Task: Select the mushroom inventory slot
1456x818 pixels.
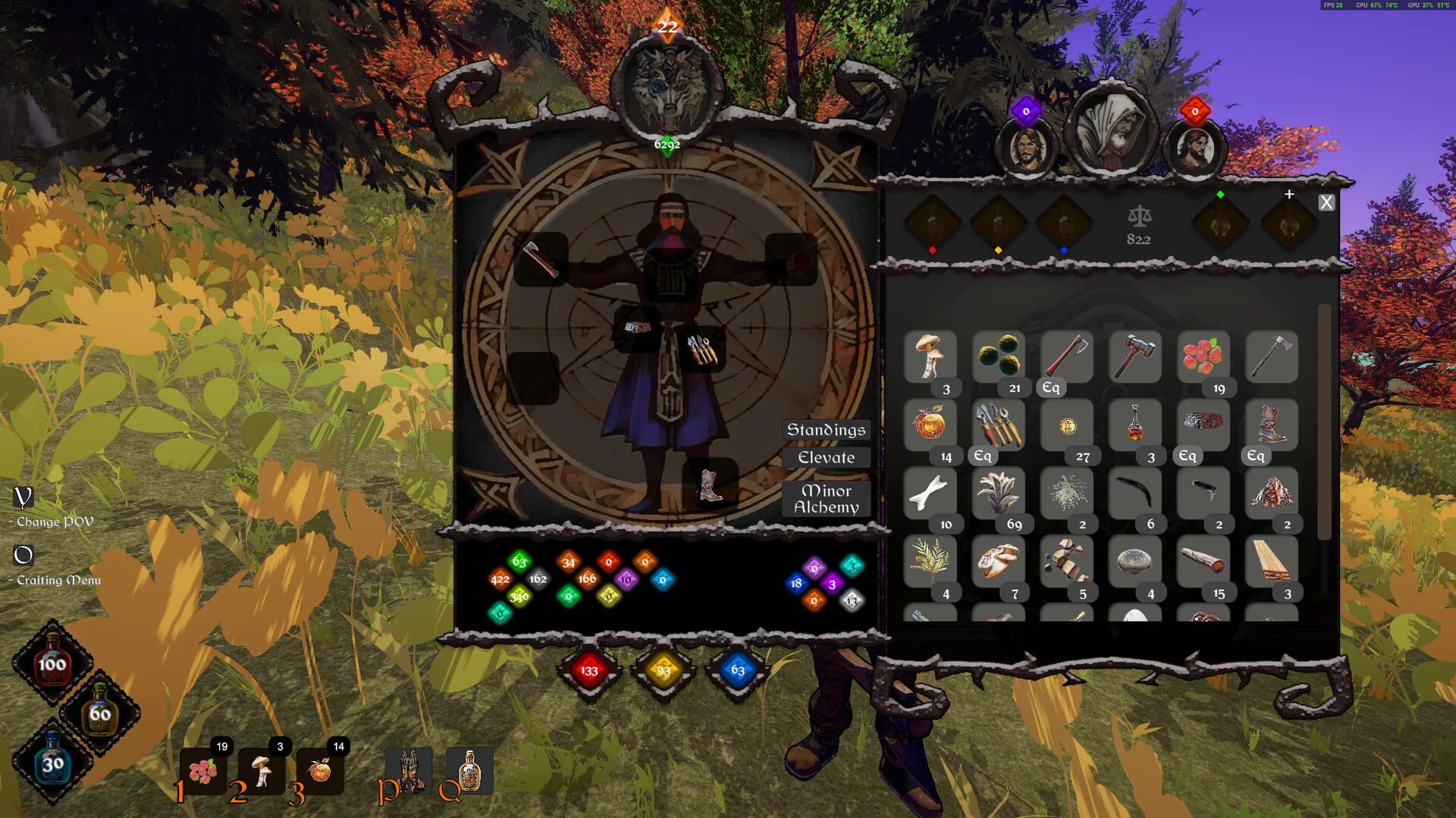Action: pos(930,356)
